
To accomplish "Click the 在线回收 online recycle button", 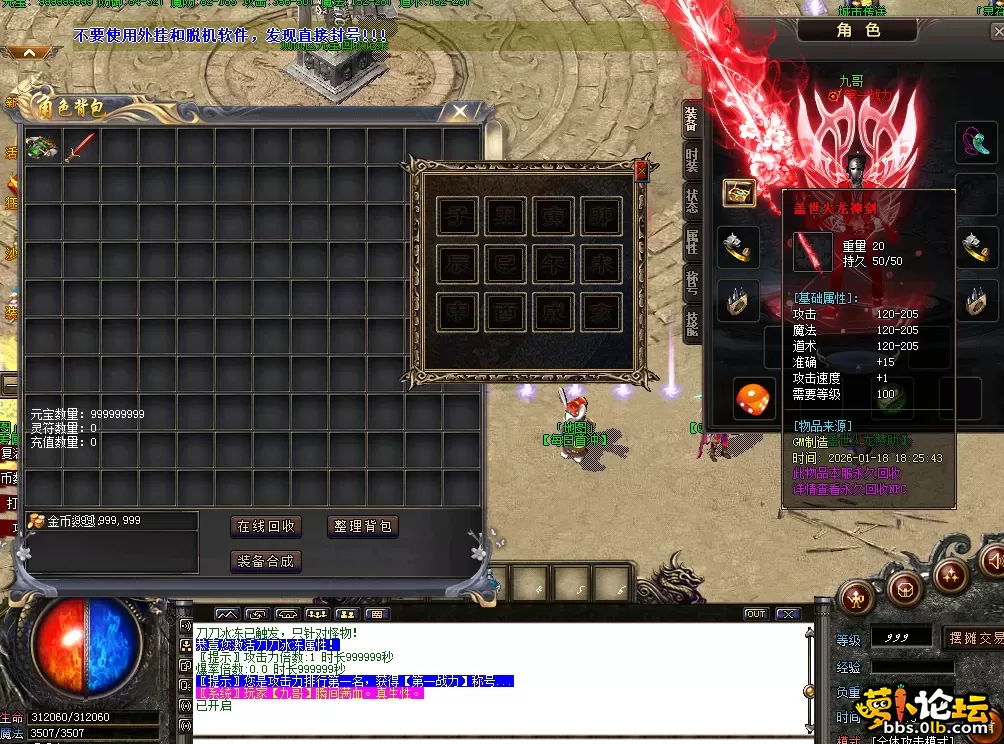I will (265, 526).
